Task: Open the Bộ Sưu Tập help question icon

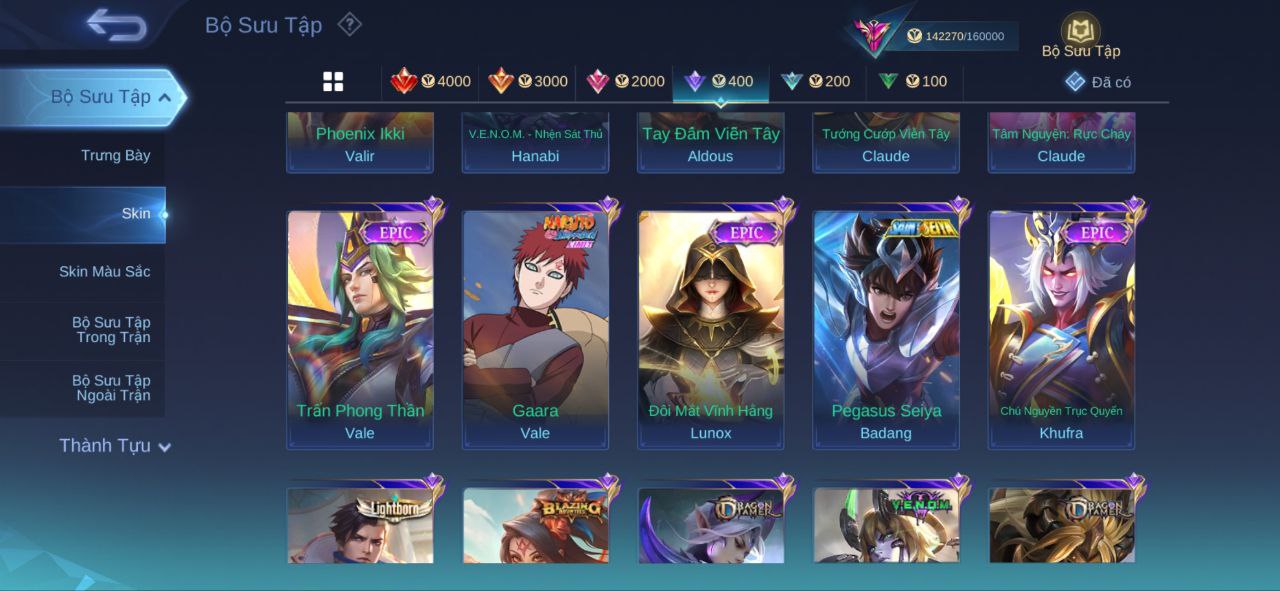Action: pyautogui.click(x=349, y=24)
